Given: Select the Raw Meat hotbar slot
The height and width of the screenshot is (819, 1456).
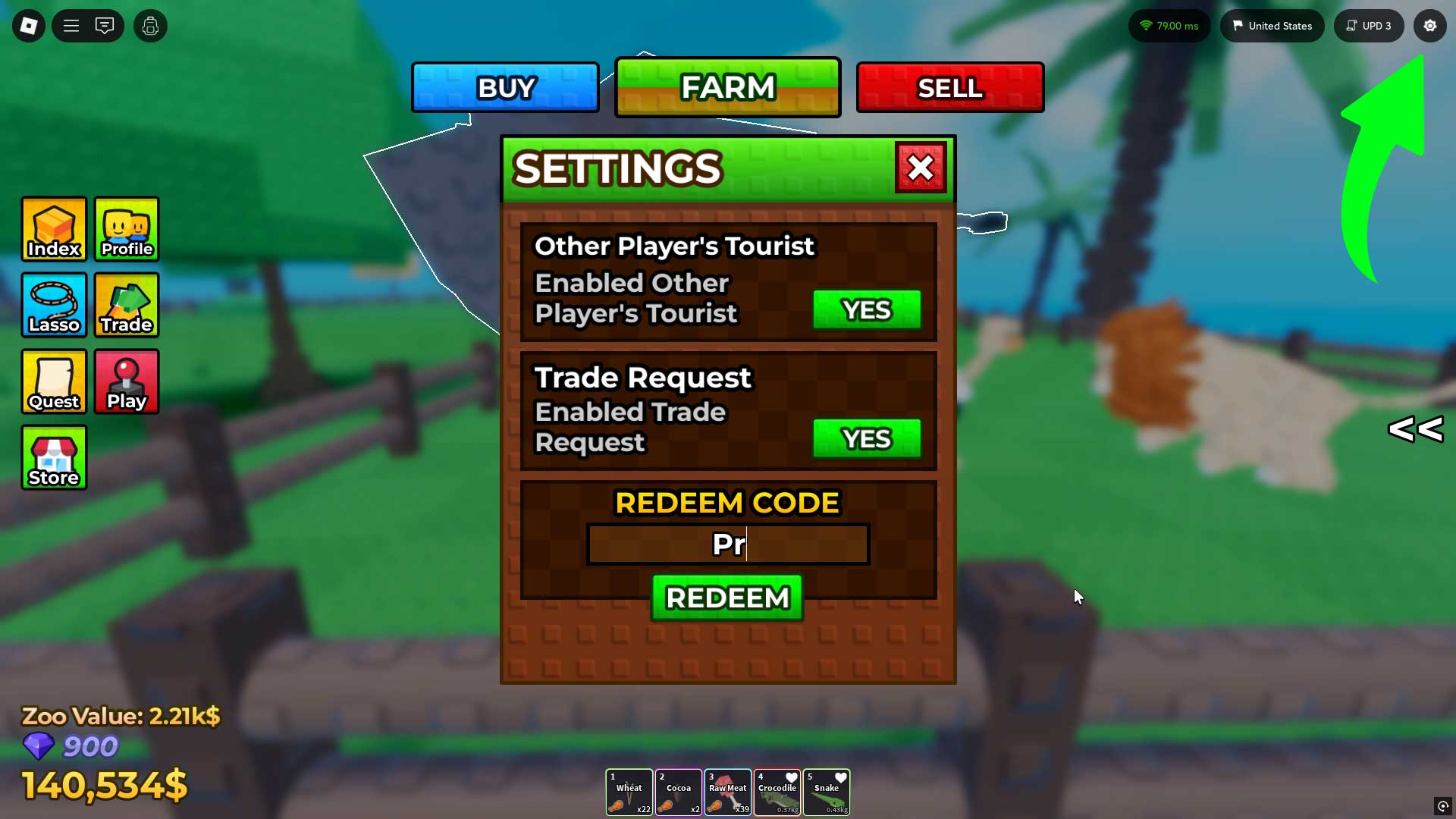Looking at the screenshot, I should 728,792.
